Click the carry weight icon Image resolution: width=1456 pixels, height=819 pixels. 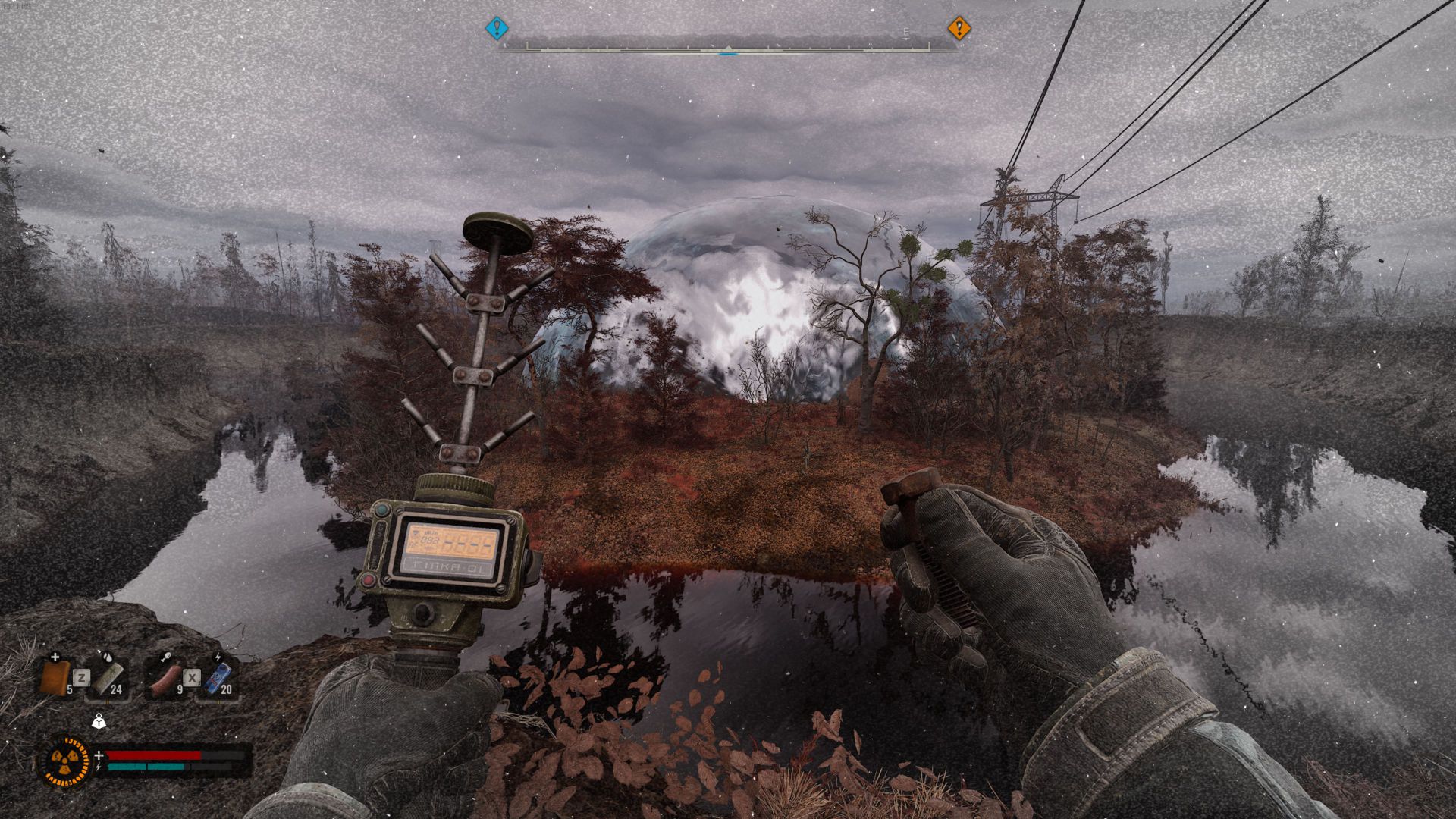click(x=98, y=723)
